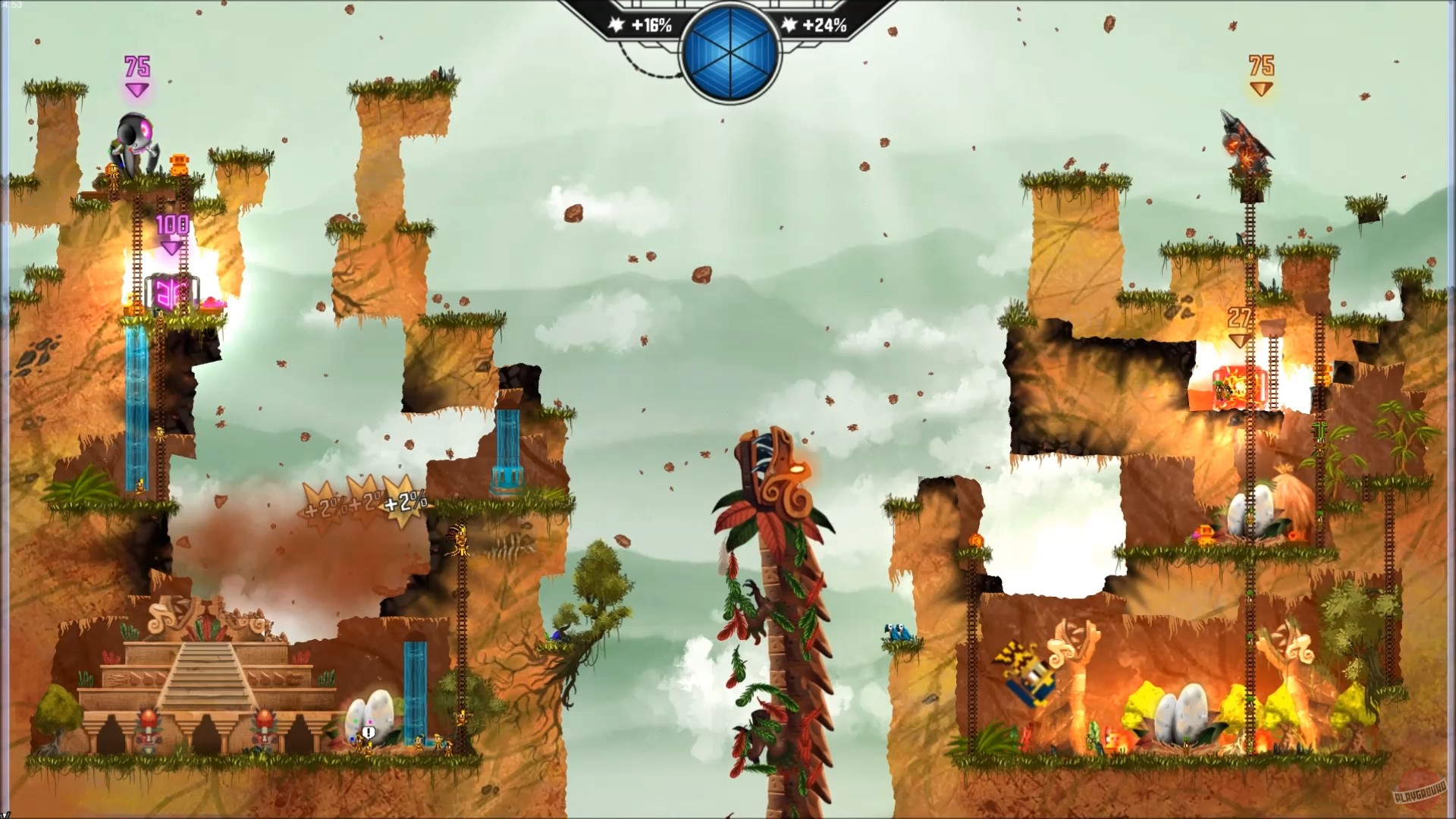Viewport: 1456px width, 819px height.
Task: Expand the 100 purple arrow indicator
Action: pos(173,224)
